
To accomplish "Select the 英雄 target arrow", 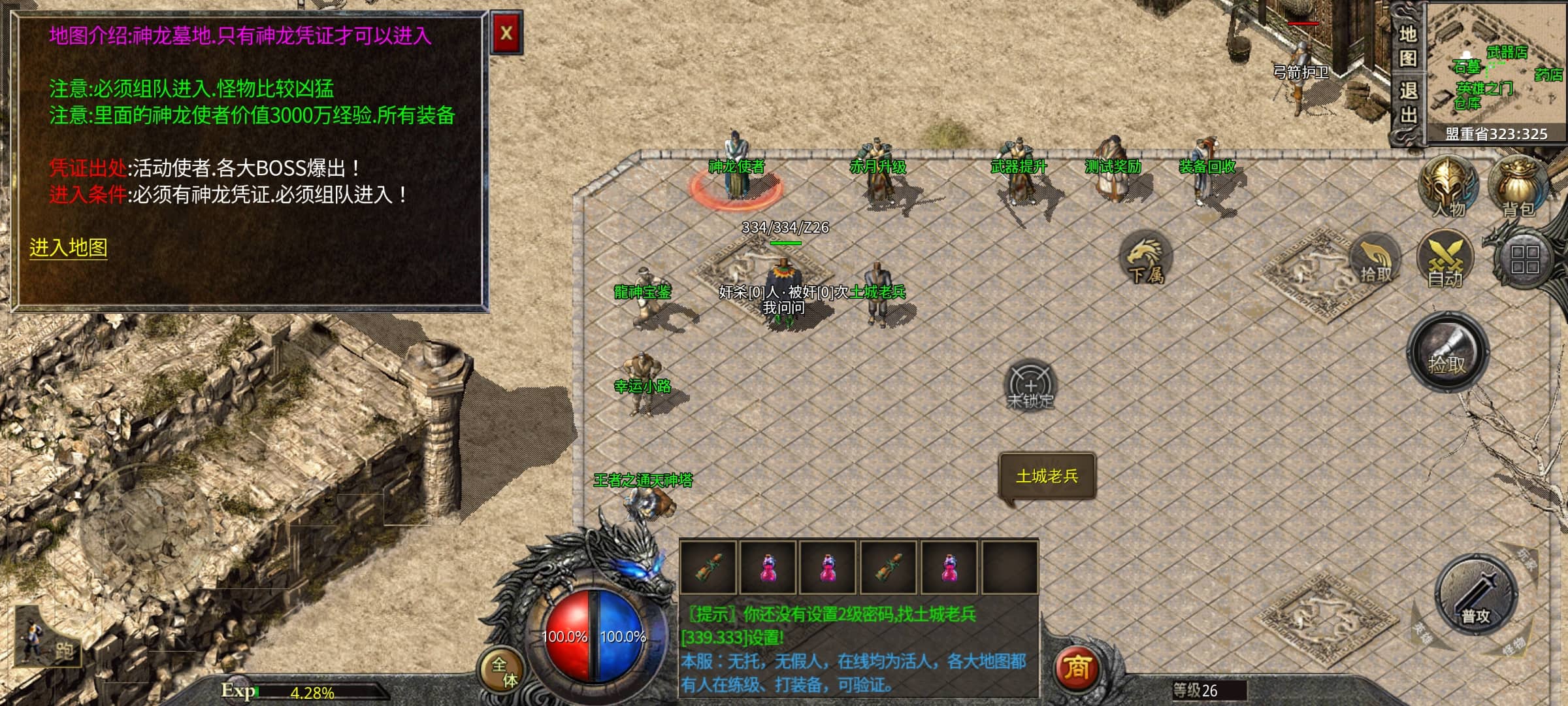I will 1422,631.
